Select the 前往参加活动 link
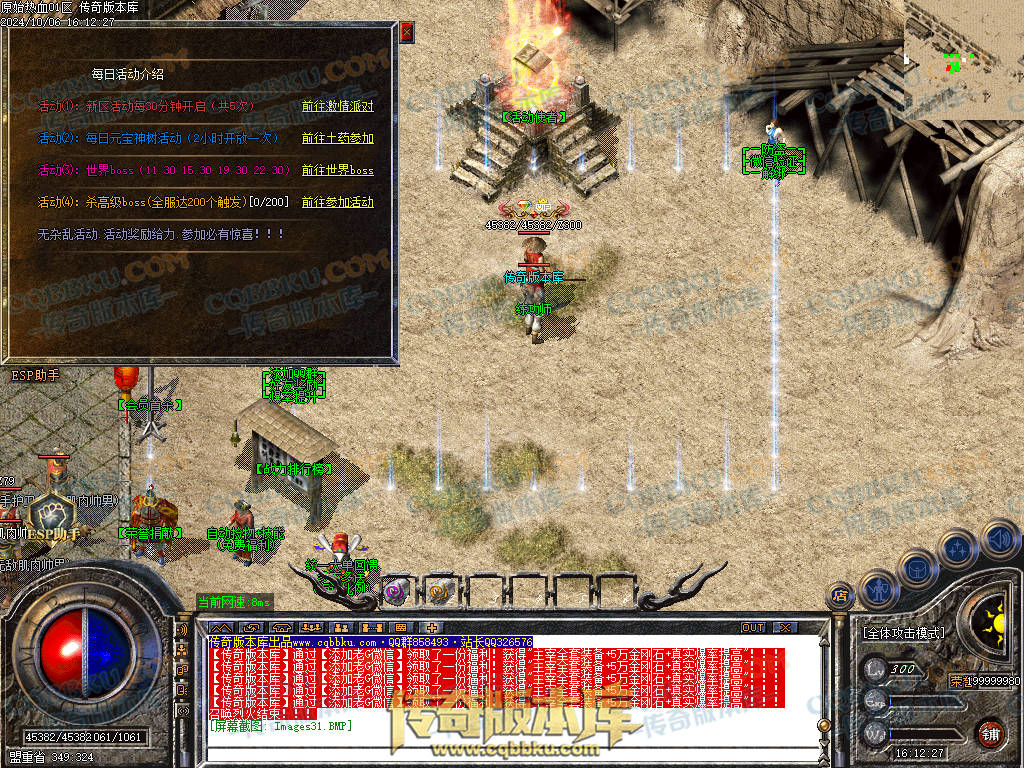1024x768 pixels. (x=337, y=202)
